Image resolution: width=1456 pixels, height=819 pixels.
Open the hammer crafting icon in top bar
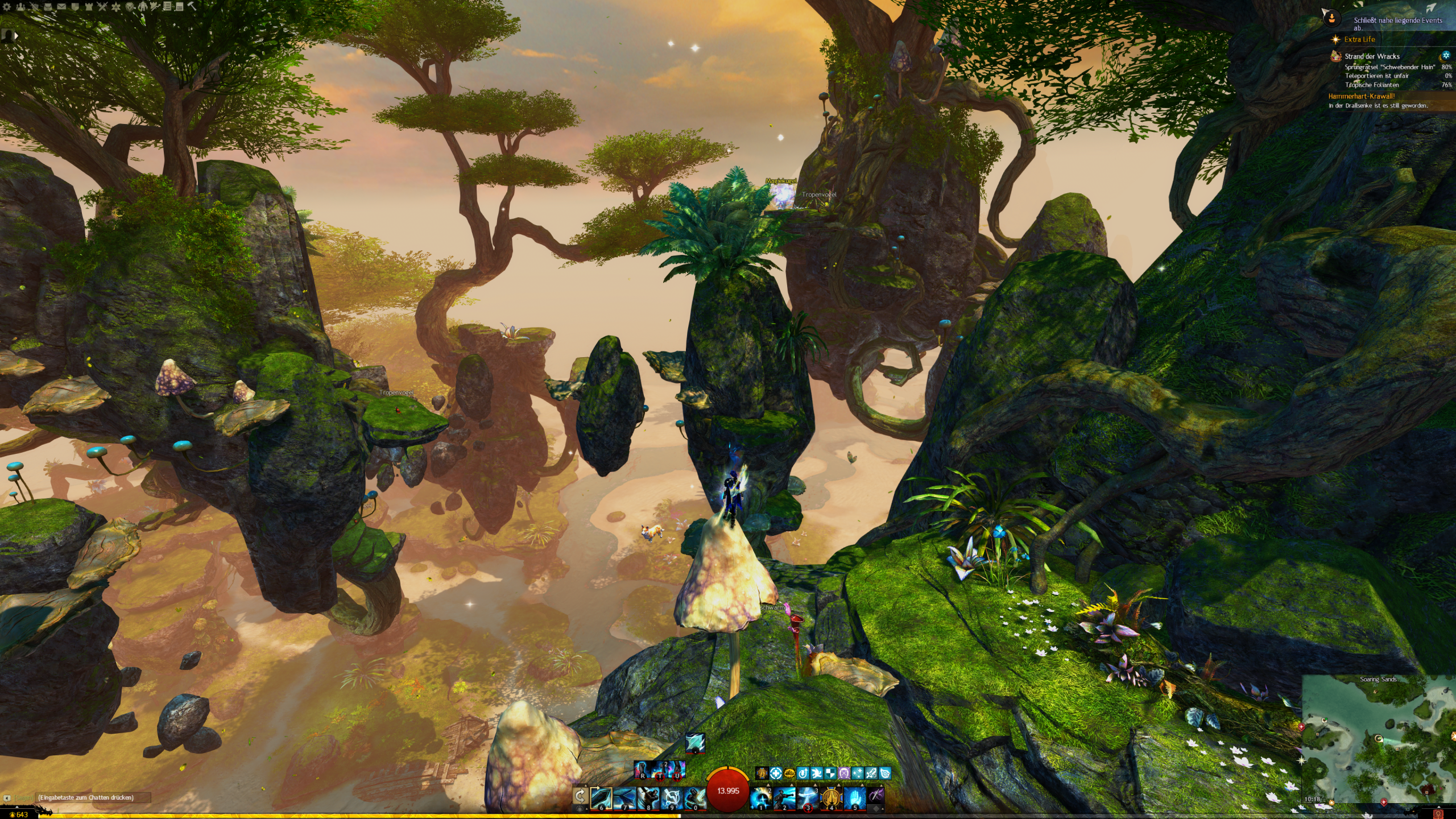coord(192,7)
